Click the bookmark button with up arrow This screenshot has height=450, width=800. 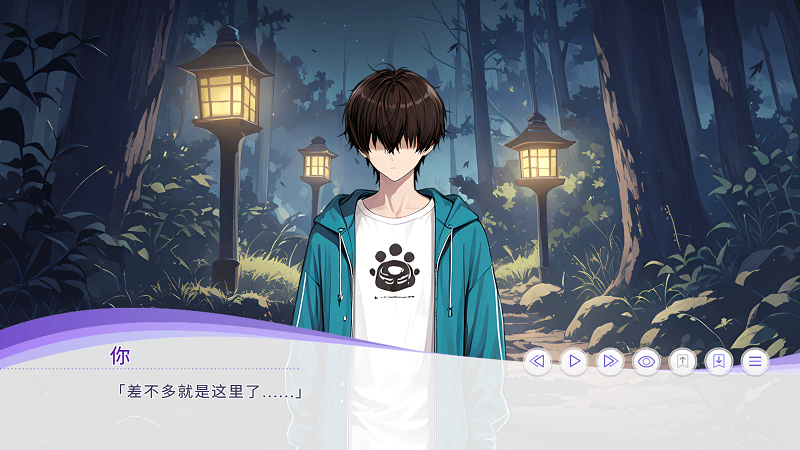[682, 361]
